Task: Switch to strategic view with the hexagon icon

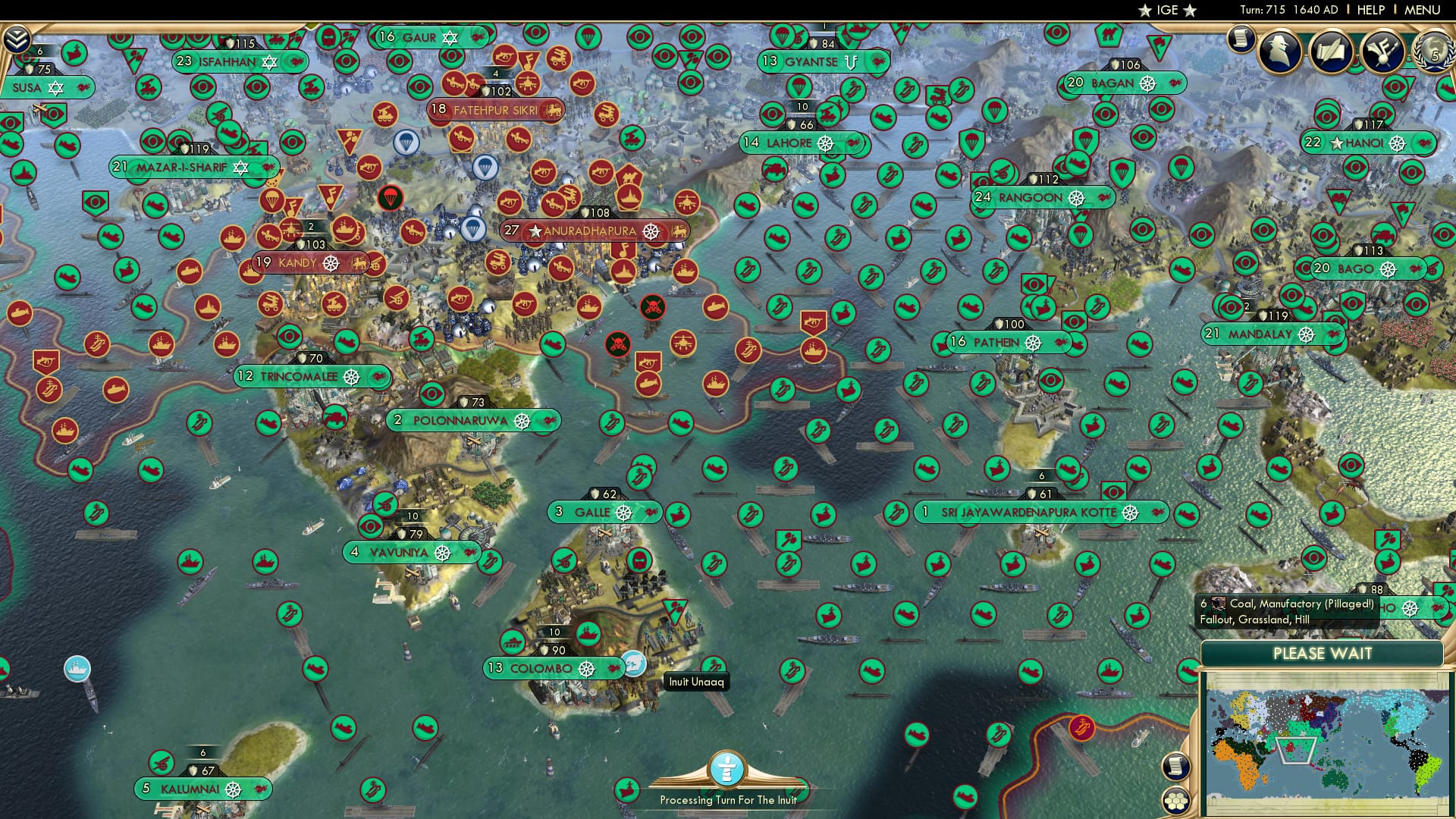Action: pos(1175,802)
